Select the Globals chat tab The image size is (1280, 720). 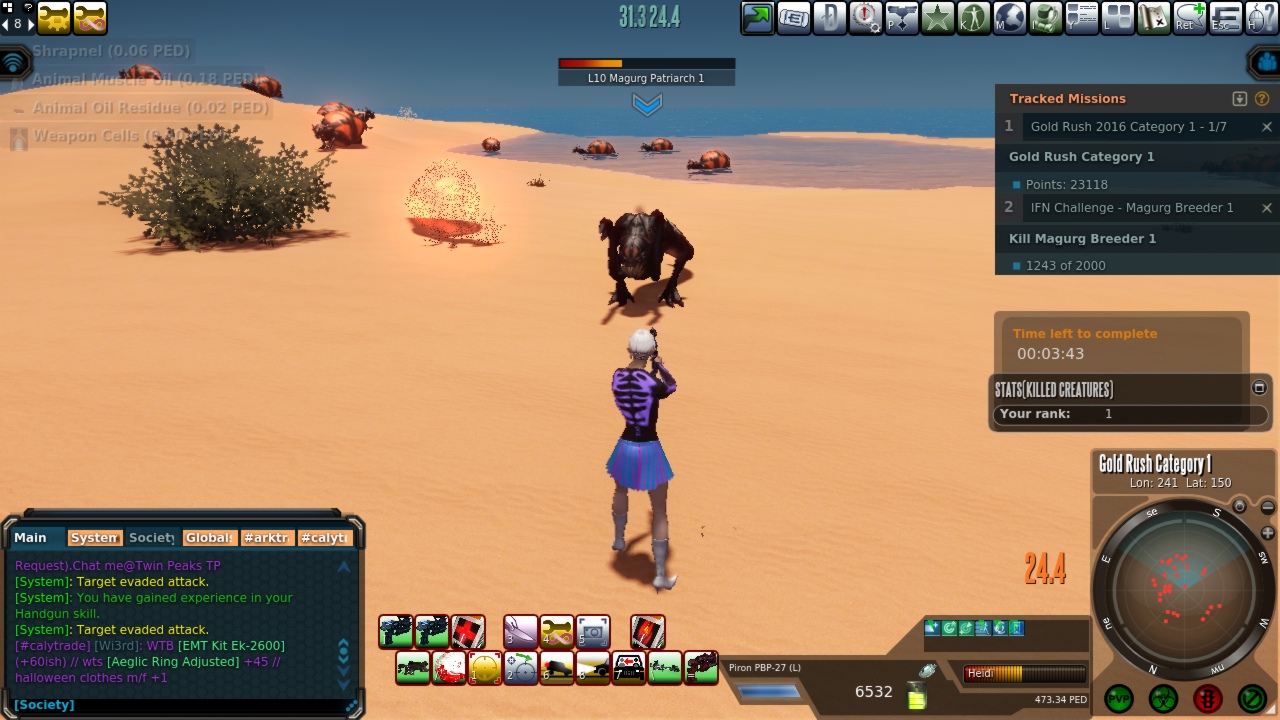(x=210, y=538)
